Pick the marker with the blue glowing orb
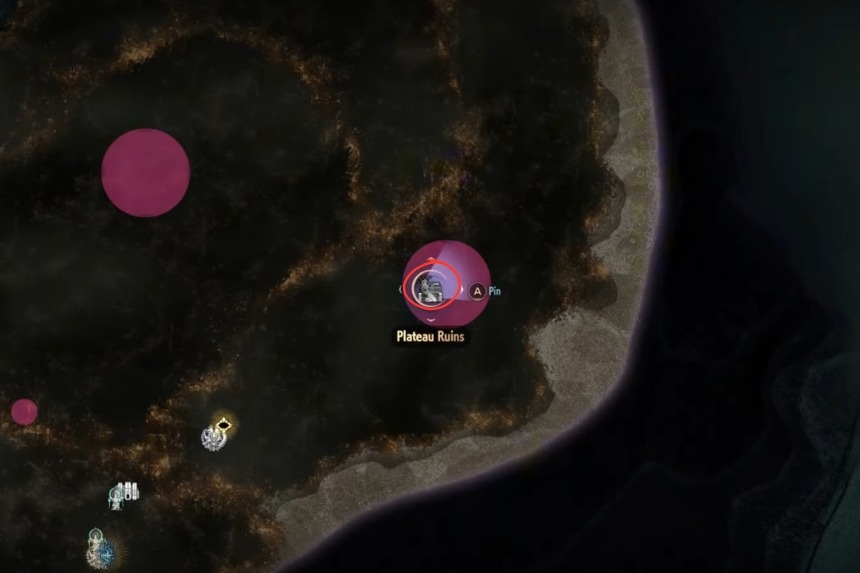Image resolution: width=860 pixels, height=573 pixels. click(100, 549)
